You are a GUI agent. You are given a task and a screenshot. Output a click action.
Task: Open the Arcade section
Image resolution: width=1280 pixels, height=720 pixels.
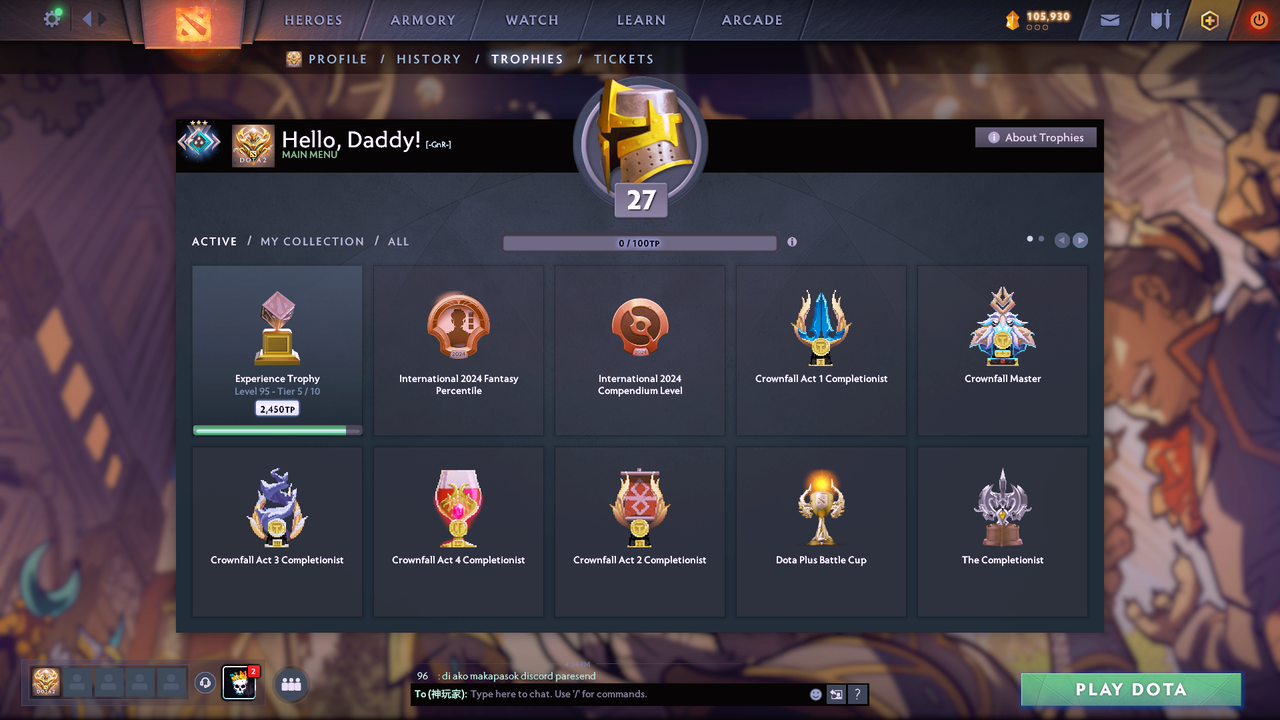click(752, 20)
